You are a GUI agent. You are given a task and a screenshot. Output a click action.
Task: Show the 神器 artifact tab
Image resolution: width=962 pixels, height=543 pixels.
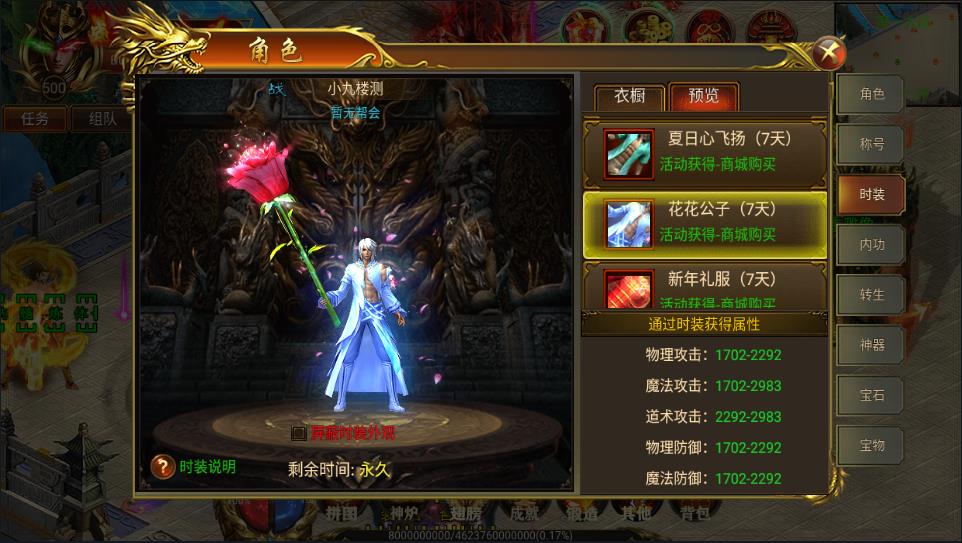coord(872,345)
